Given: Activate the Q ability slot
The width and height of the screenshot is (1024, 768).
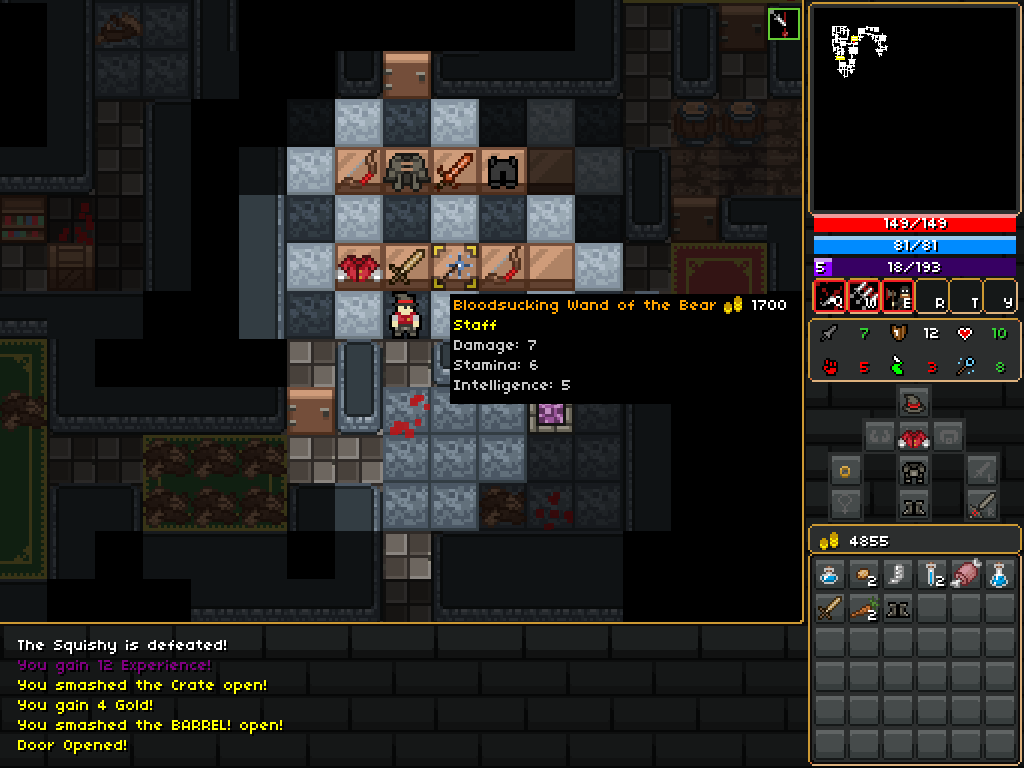Looking at the screenshot, I should (829, 296).
